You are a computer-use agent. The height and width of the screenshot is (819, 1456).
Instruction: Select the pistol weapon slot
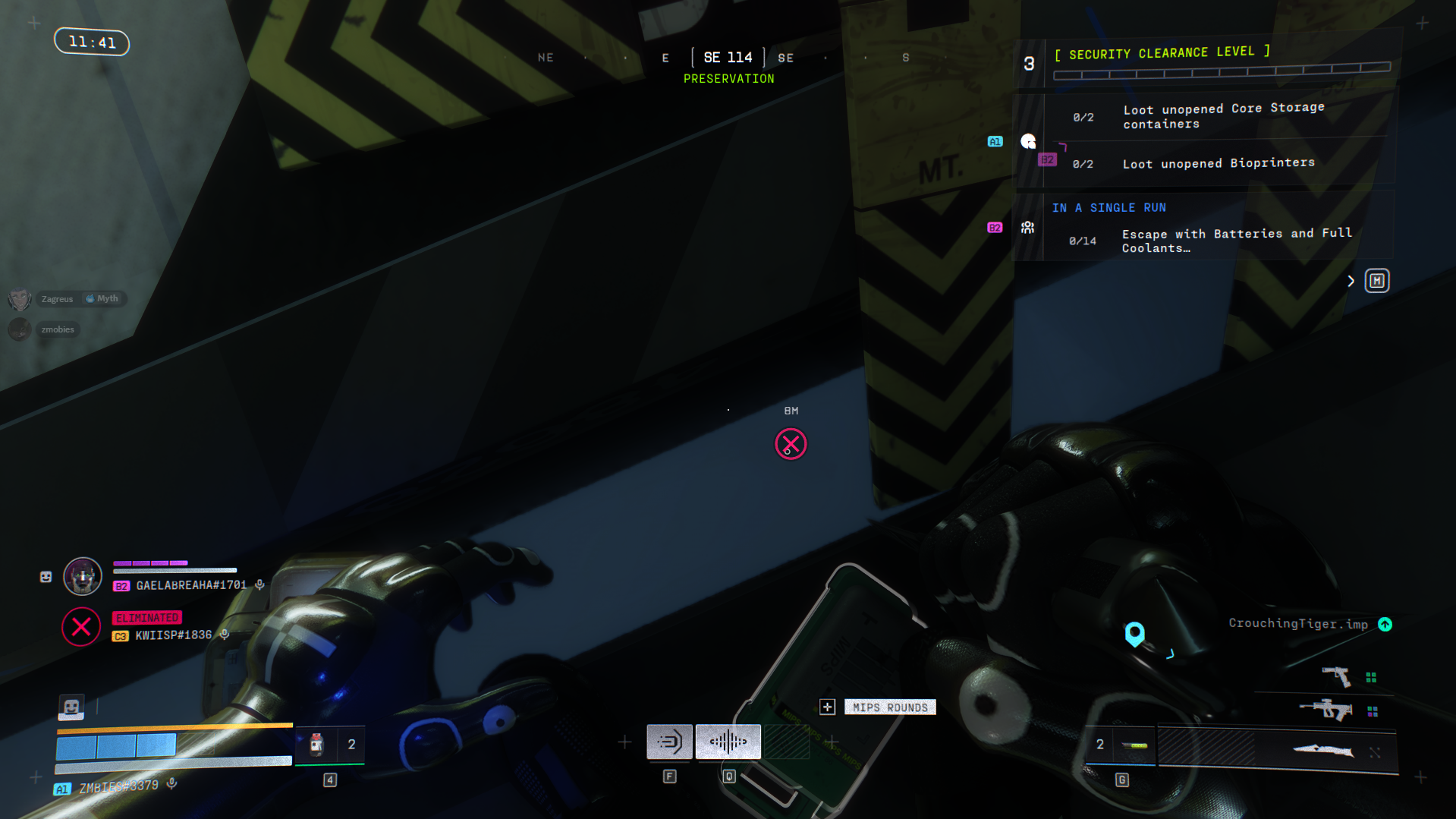tap(1336, 676)
